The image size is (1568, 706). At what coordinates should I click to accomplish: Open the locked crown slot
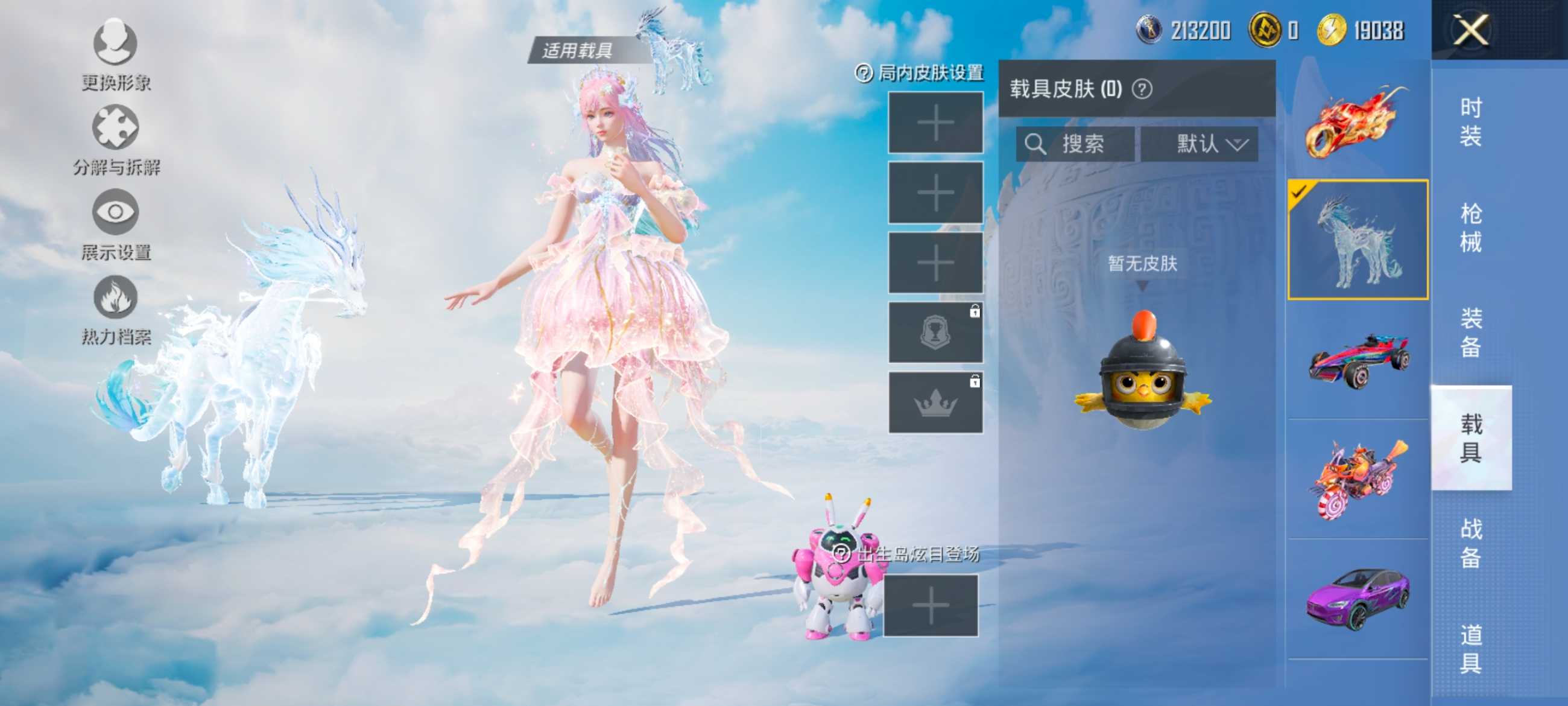(935, 402)
